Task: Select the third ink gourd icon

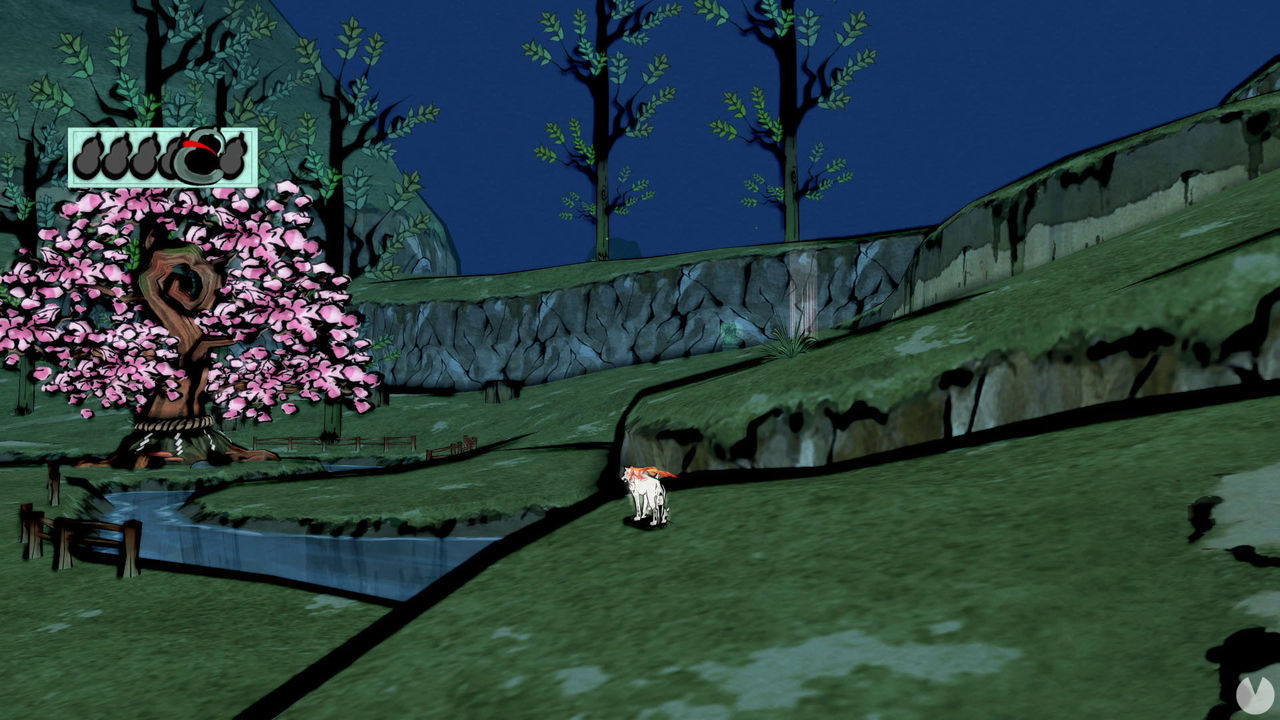Action: [x=147, y=157]
